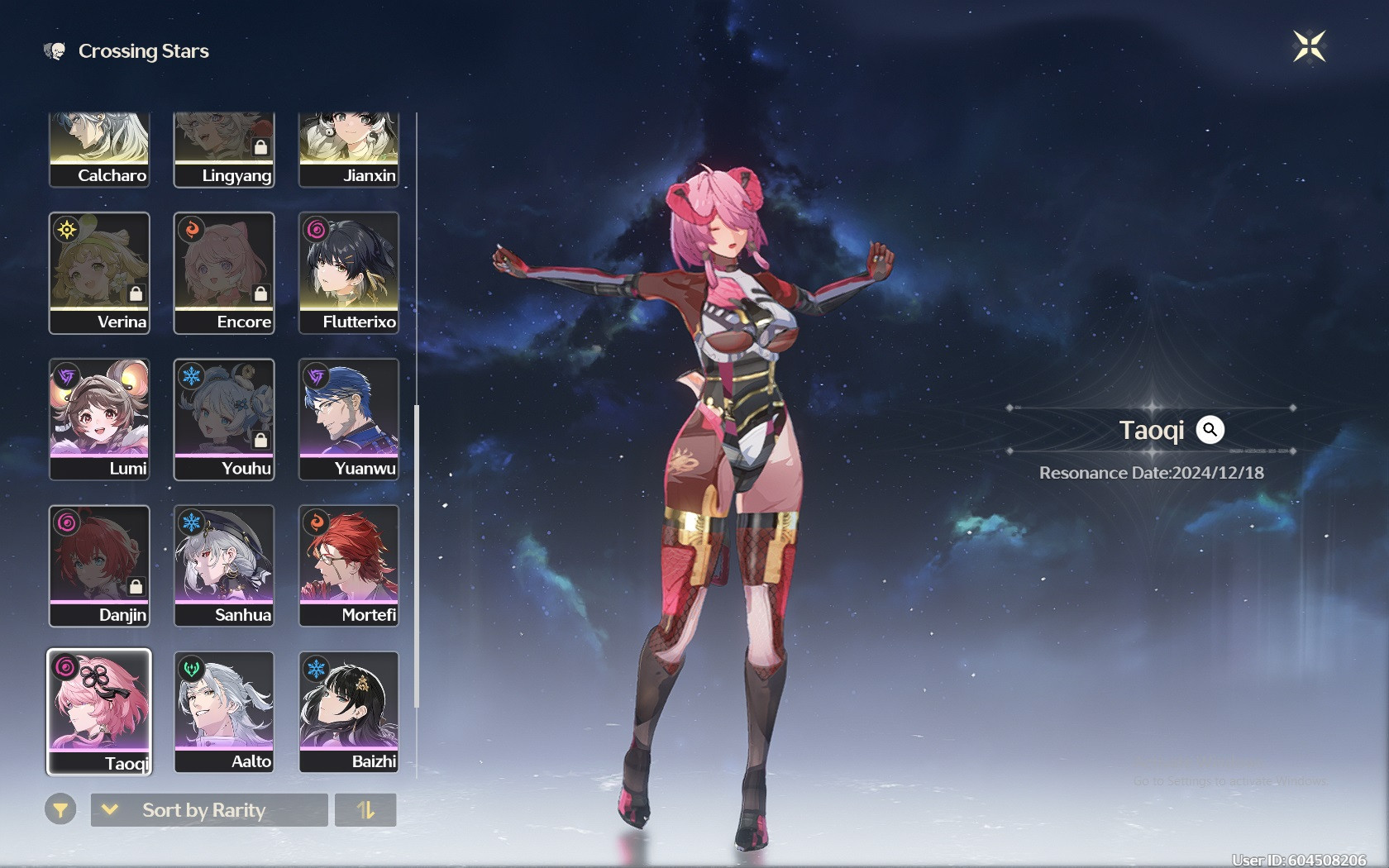Pick the Danjin character card

tap(99, 565)
